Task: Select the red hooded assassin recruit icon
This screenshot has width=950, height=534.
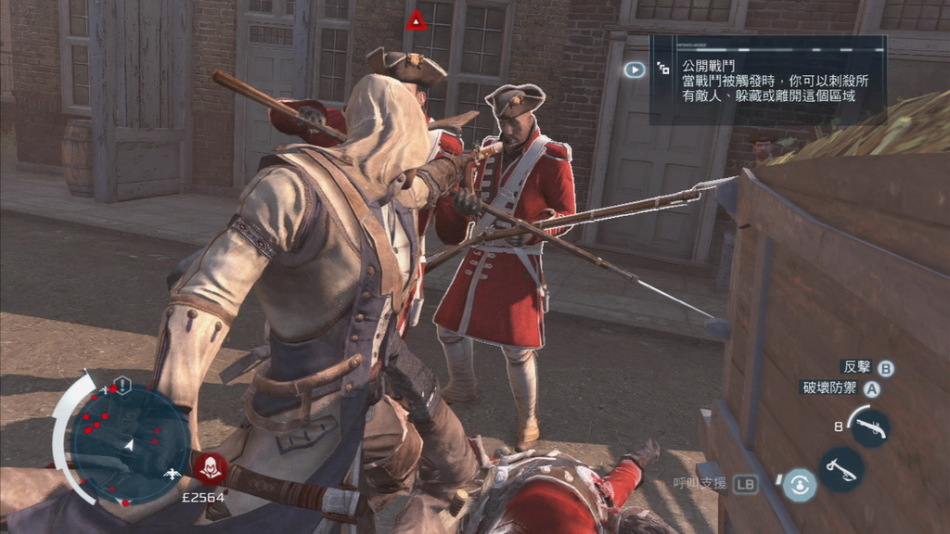Action: (x=210, y=466)
